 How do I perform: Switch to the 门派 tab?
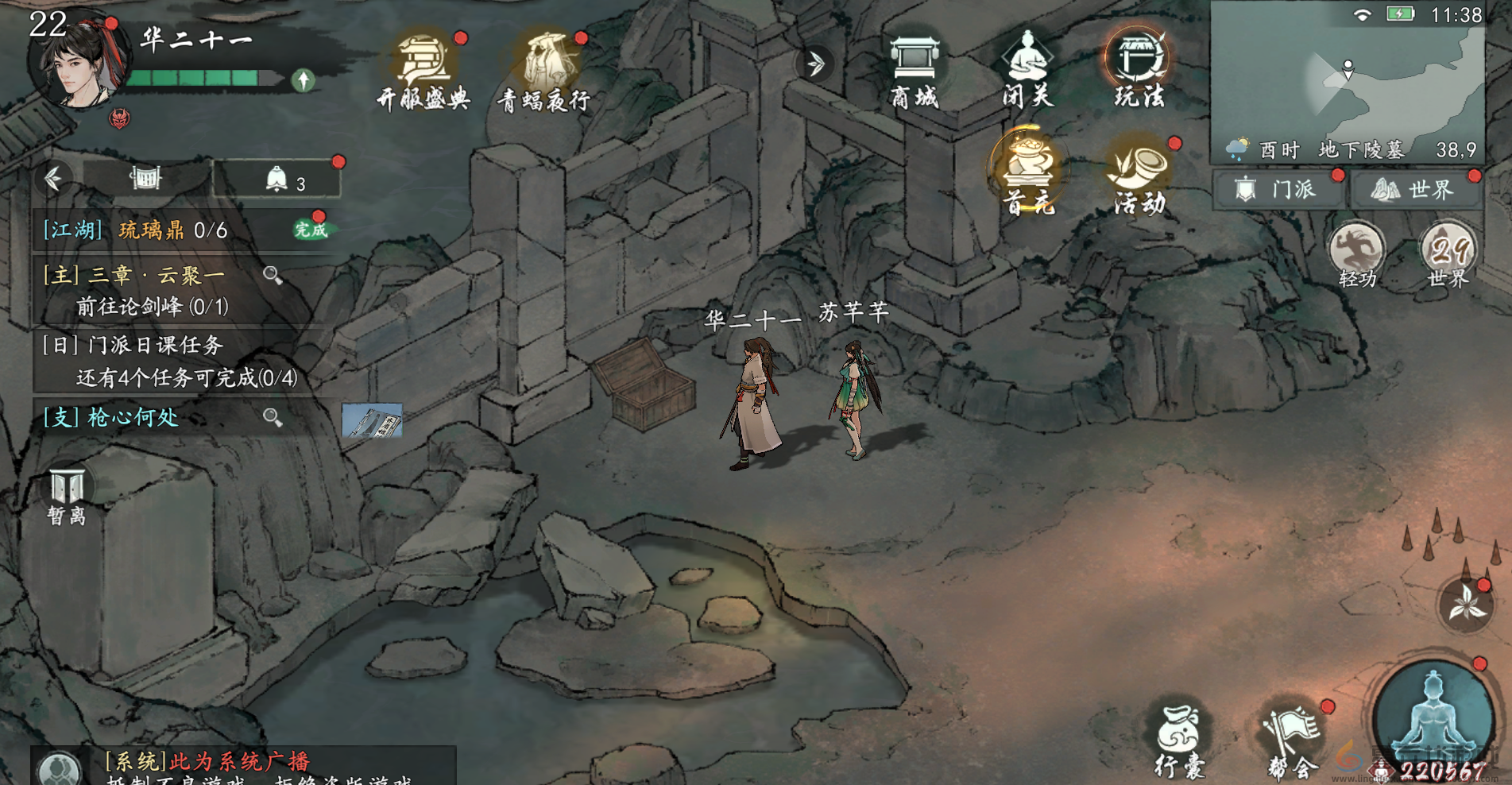click(x=1279, y=190)
